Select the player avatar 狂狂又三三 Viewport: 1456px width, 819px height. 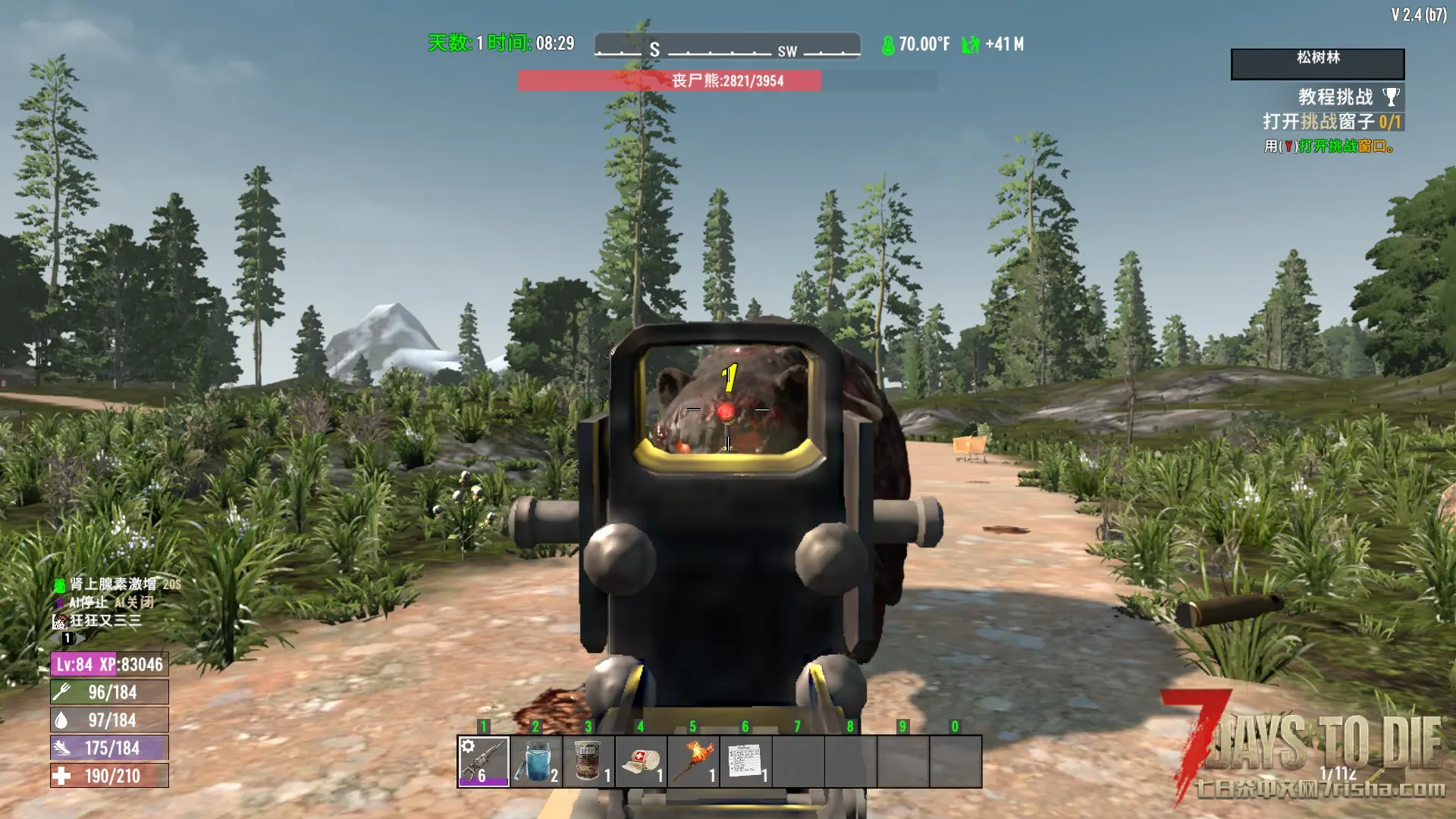pos(59,621)
